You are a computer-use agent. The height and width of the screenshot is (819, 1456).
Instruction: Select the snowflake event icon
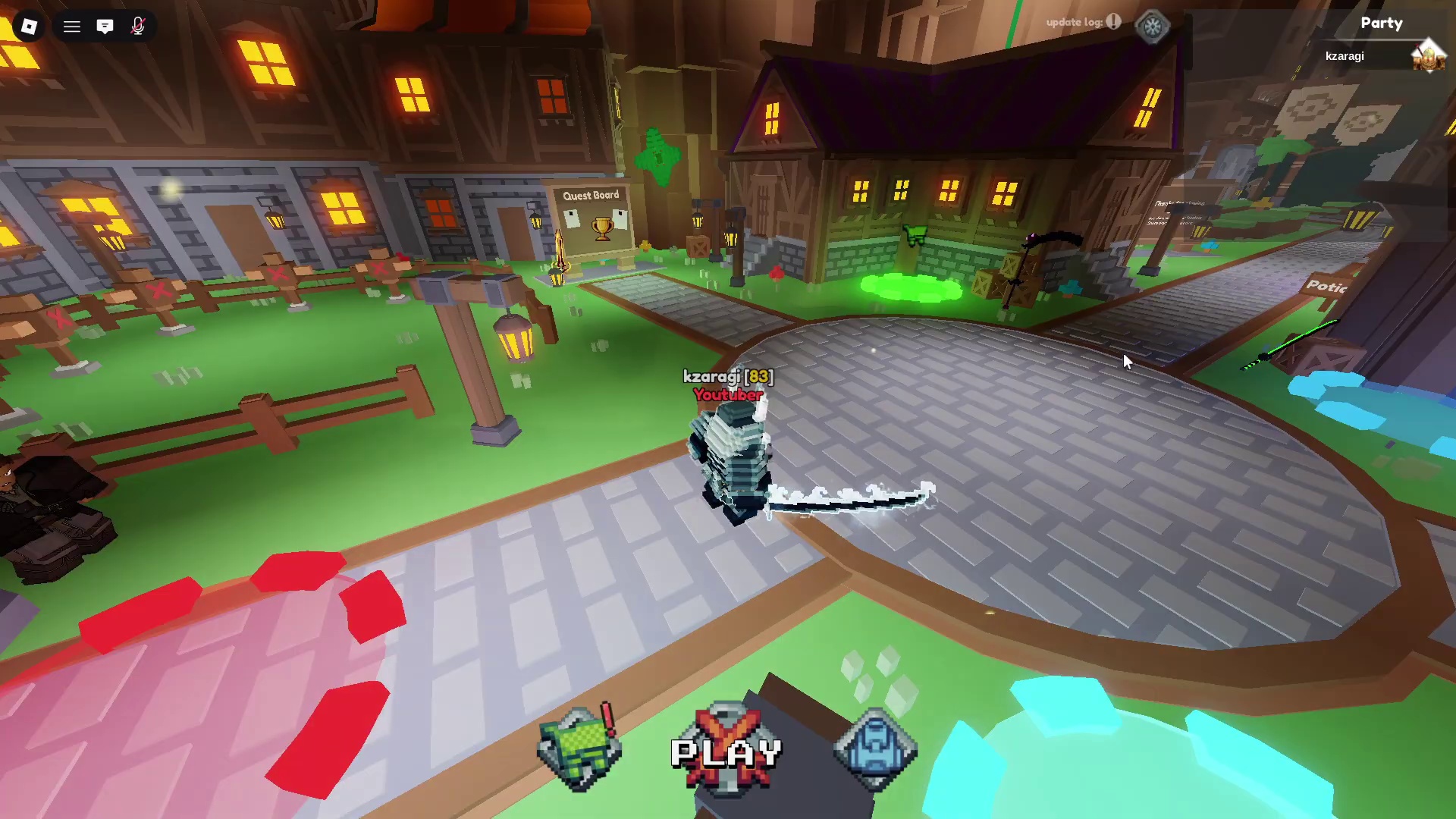point(1152,26)
